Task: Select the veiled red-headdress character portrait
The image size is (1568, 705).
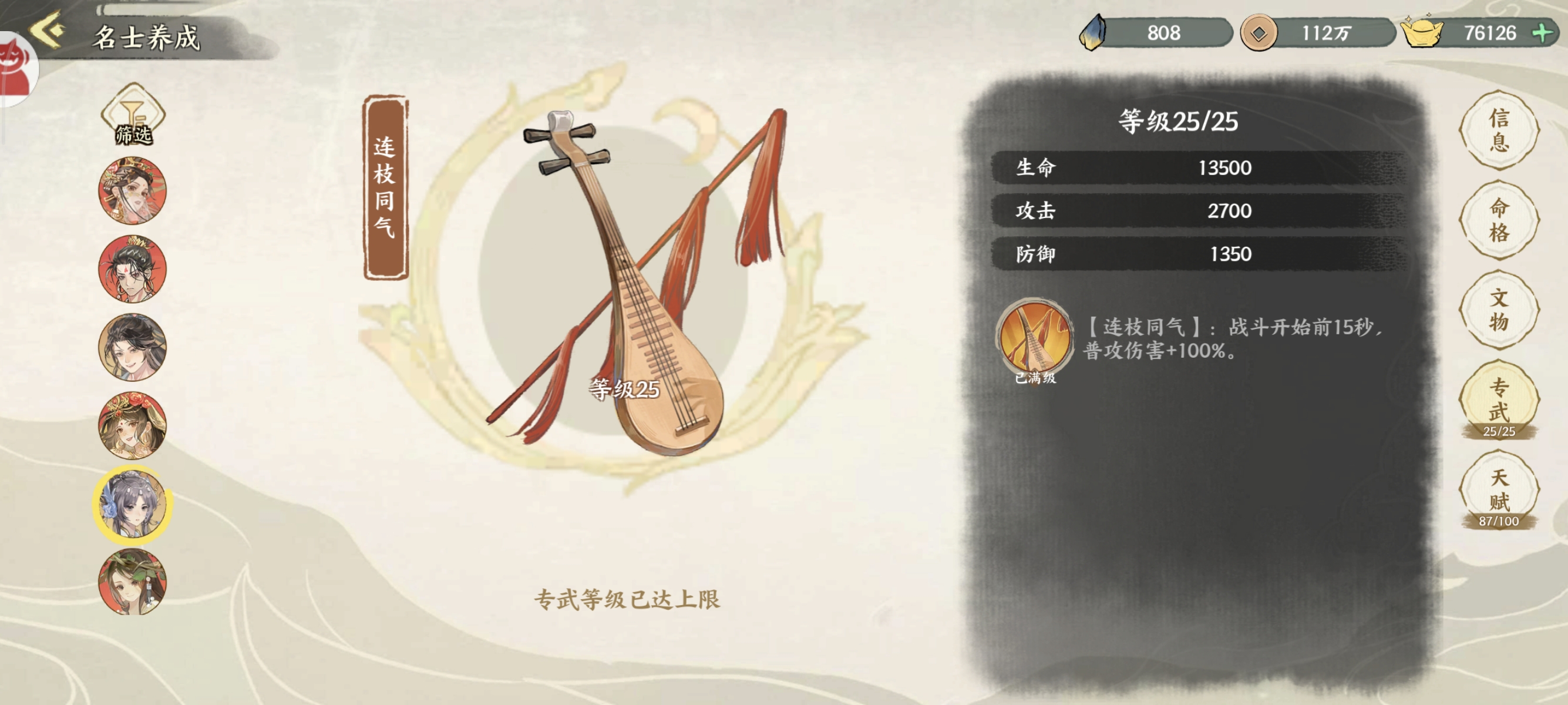Action: click(133, 191)
